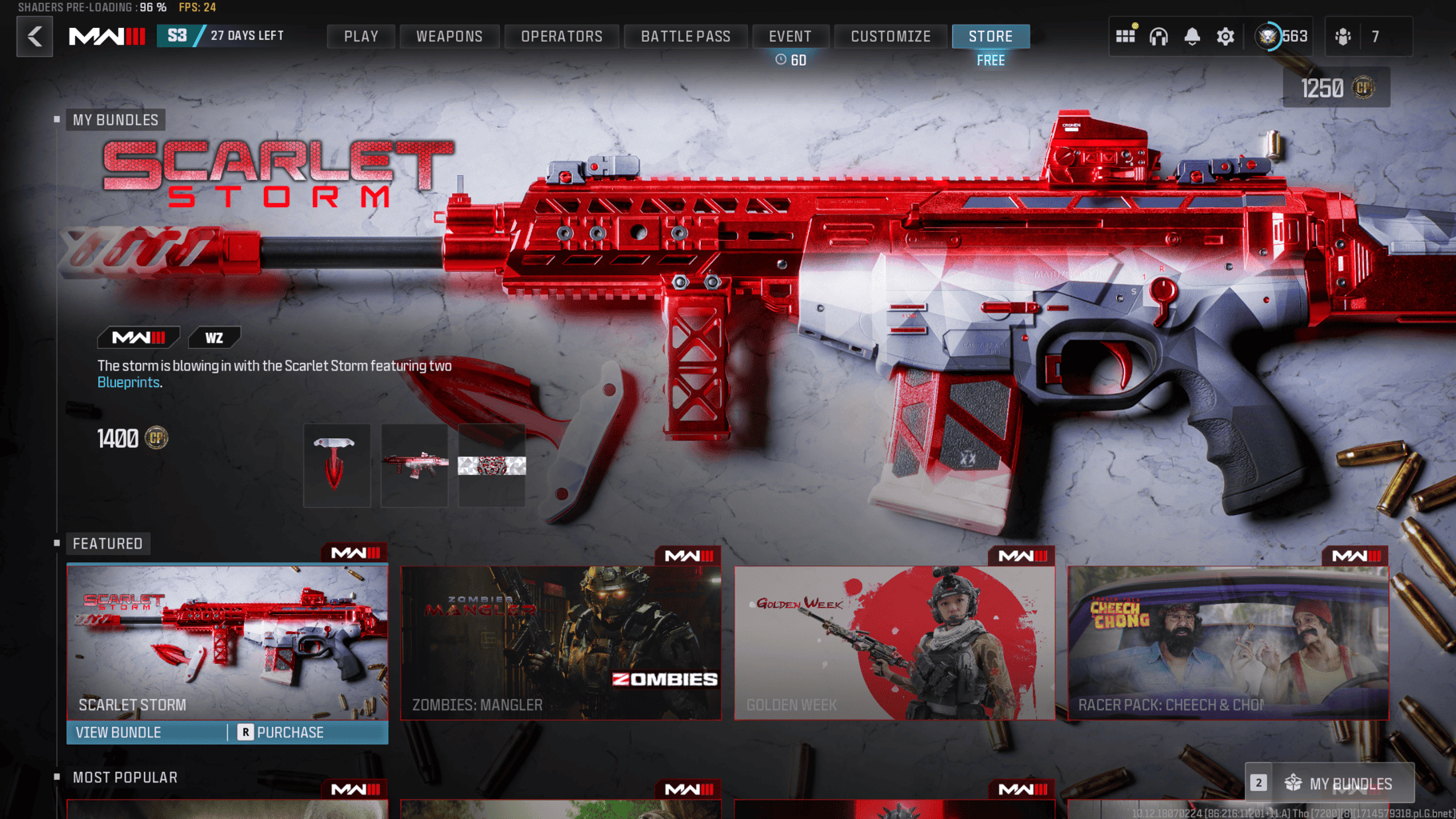Switch to the Battle Pass tab

685,36
